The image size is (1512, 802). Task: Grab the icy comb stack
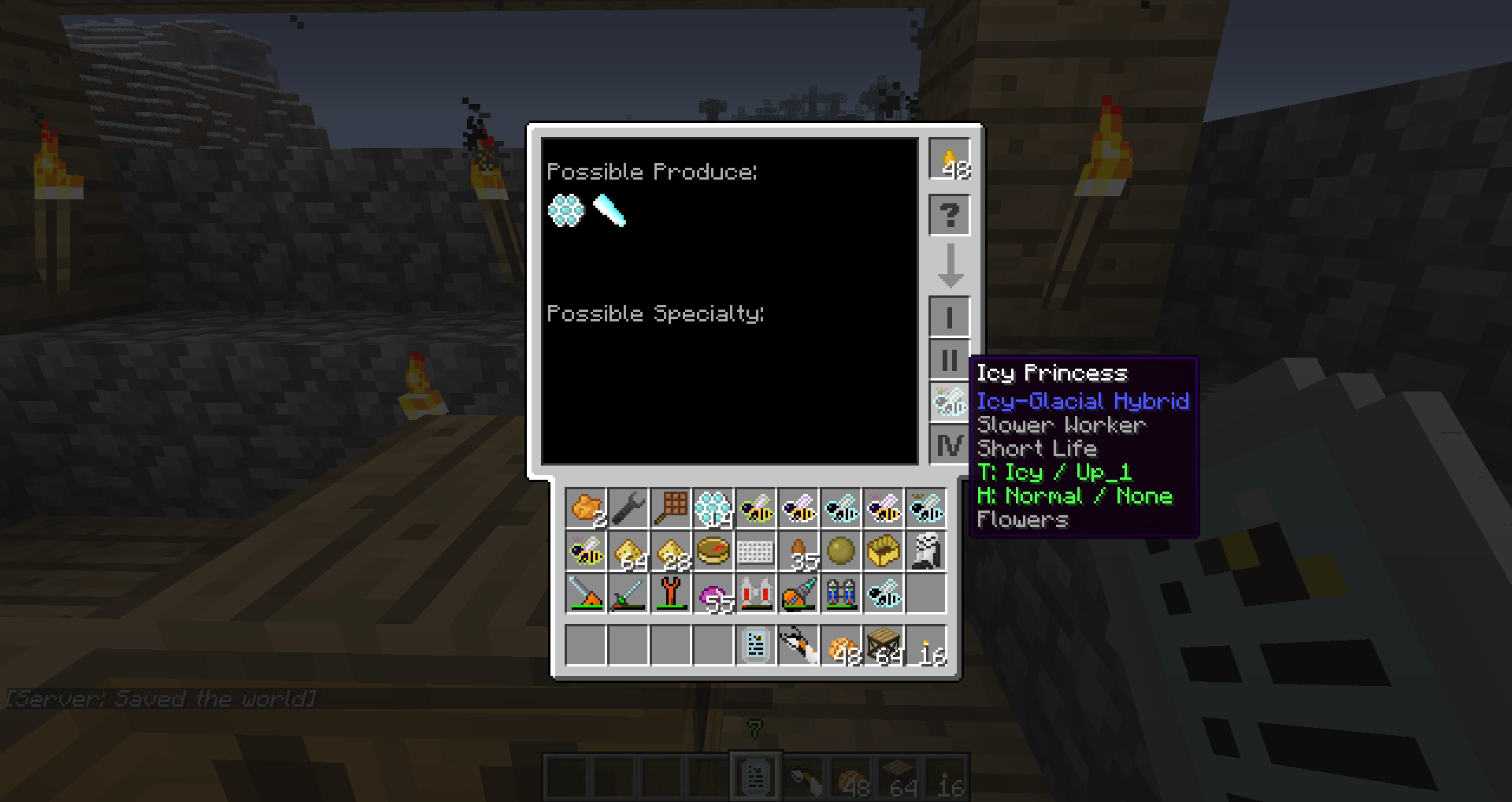point(713,509)
